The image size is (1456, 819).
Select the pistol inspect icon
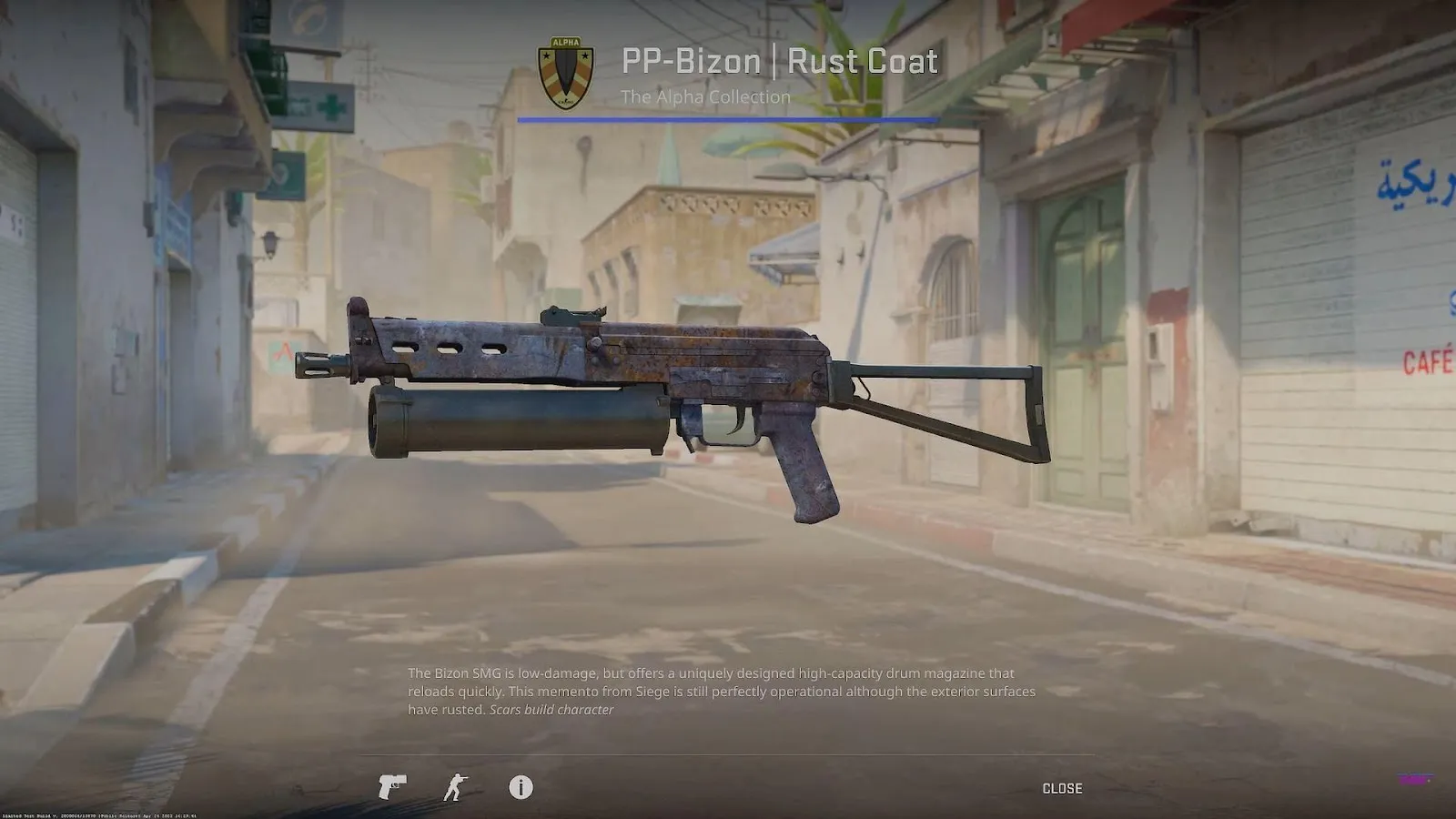coord(391,788)
